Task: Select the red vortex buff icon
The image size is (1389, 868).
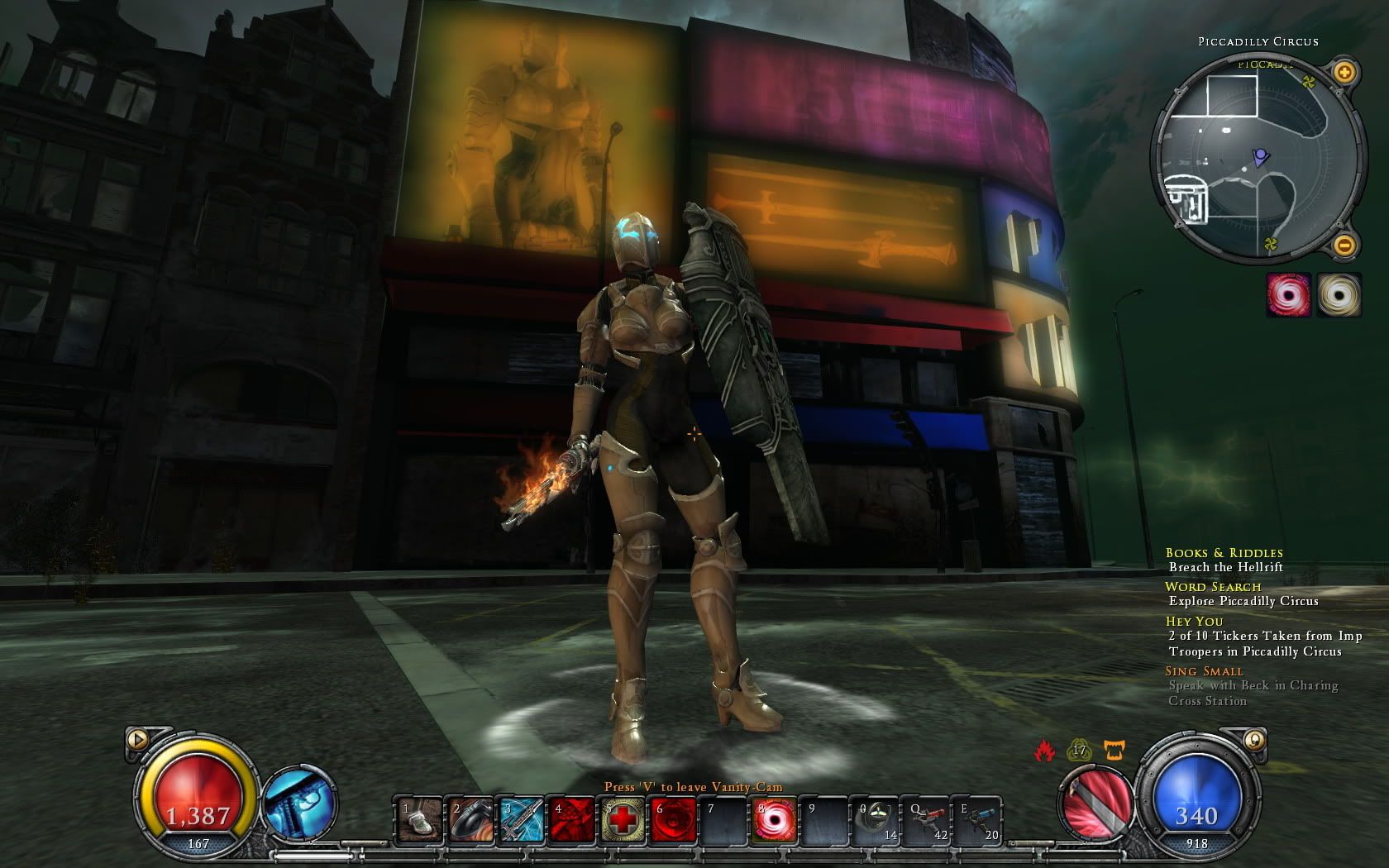Action: 1288,295
